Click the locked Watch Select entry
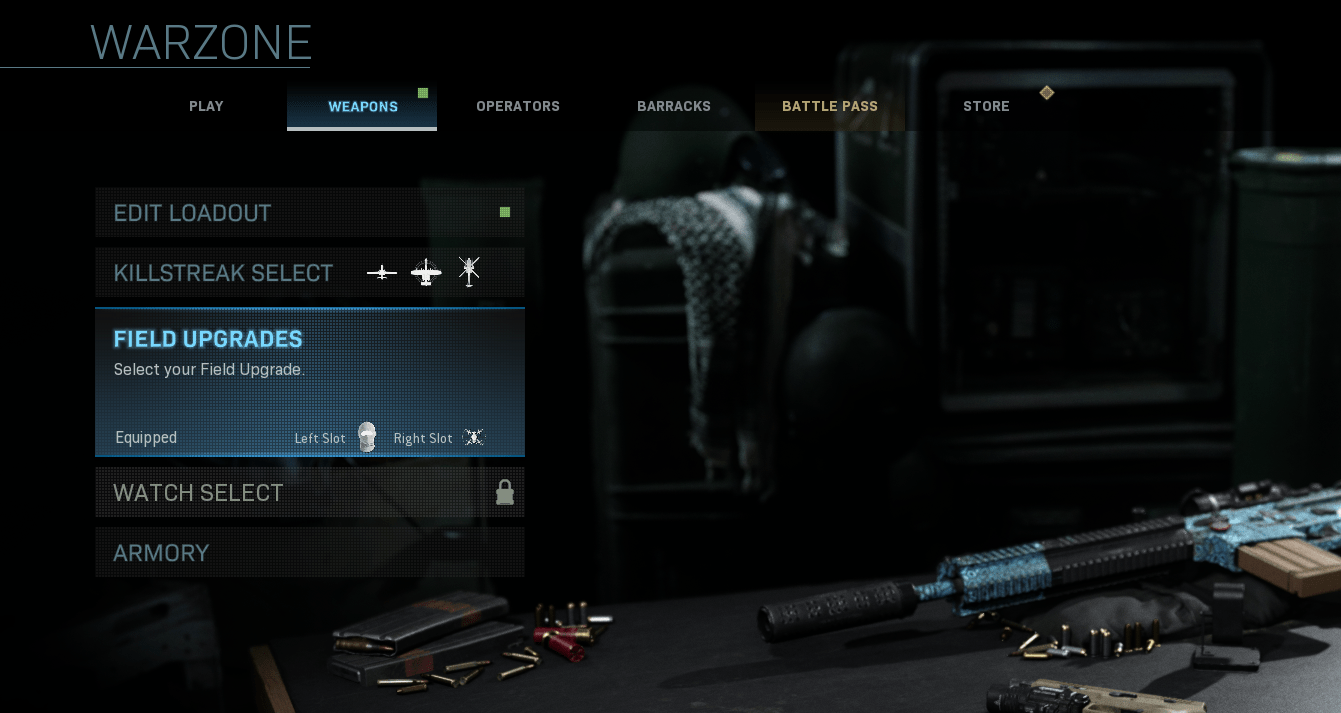Screen dimensions: 1341x713 309,493
